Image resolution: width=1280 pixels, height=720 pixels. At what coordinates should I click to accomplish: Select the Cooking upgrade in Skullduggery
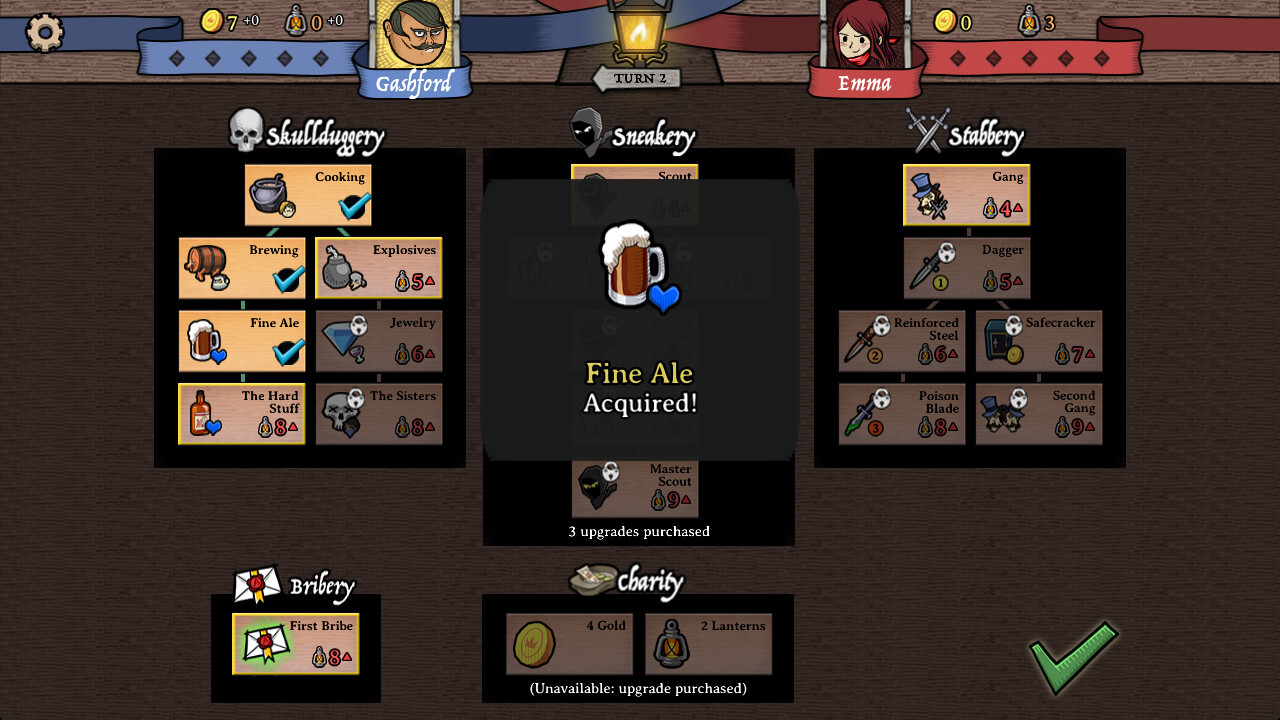(x=307, y=194)
